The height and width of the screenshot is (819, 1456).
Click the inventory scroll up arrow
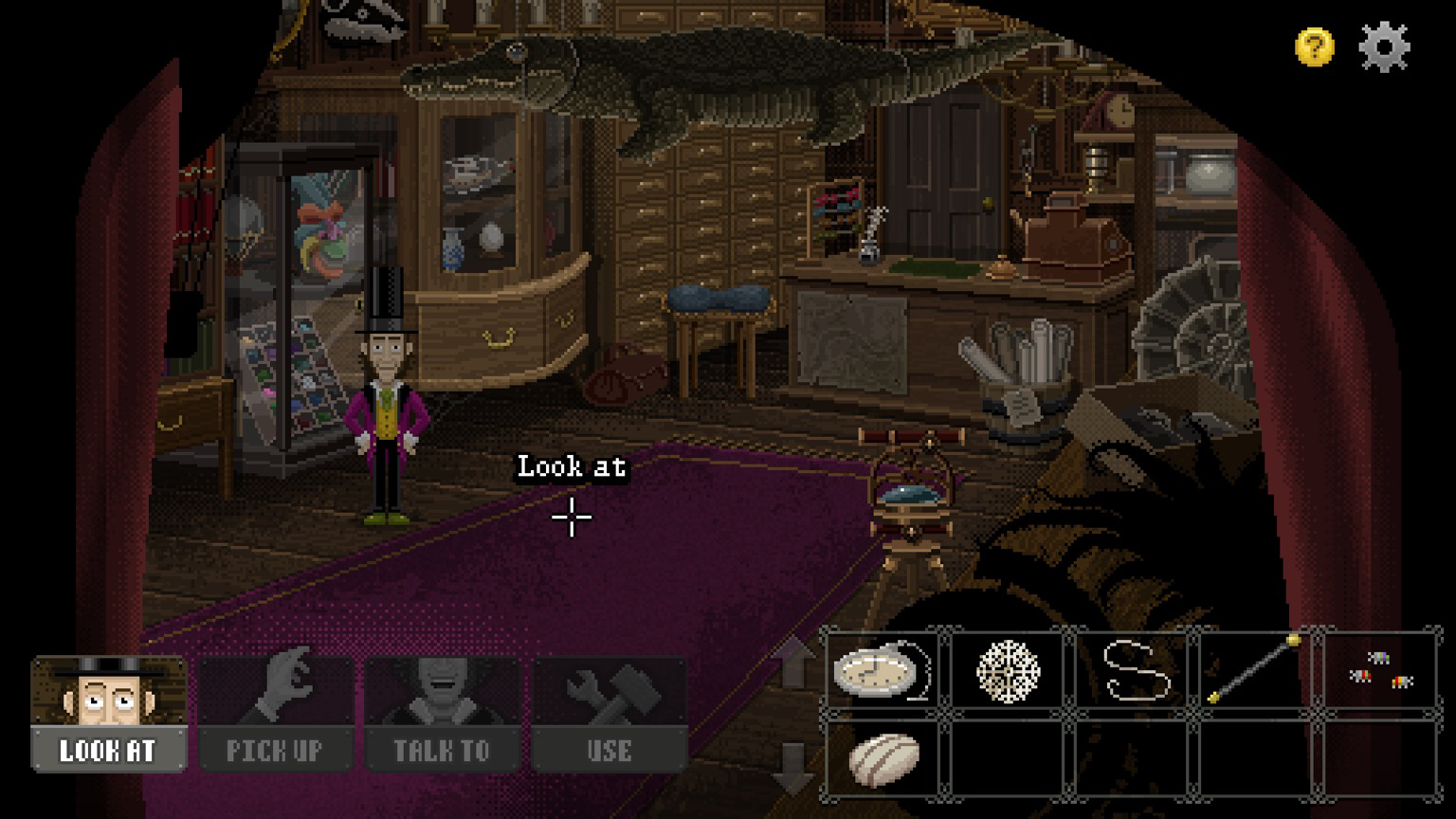coord(792,660)
